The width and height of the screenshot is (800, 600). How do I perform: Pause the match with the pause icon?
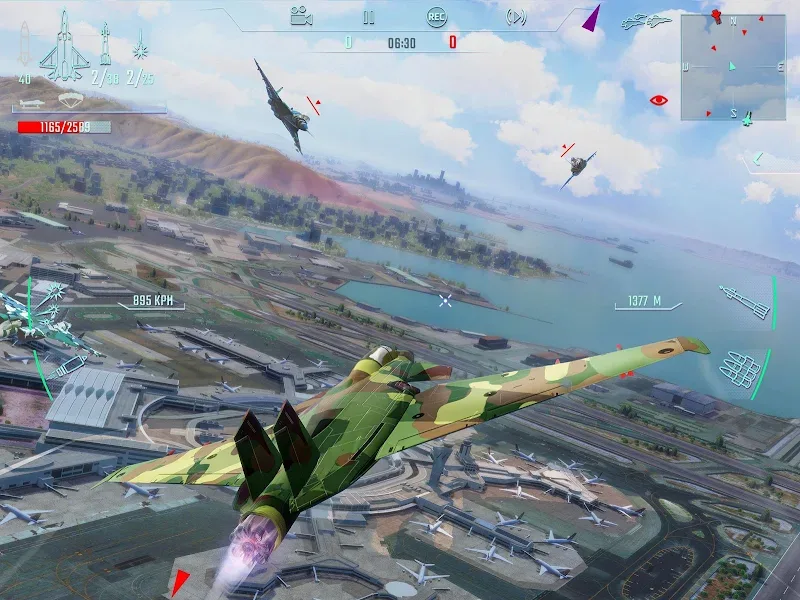(x=369, y=16)
